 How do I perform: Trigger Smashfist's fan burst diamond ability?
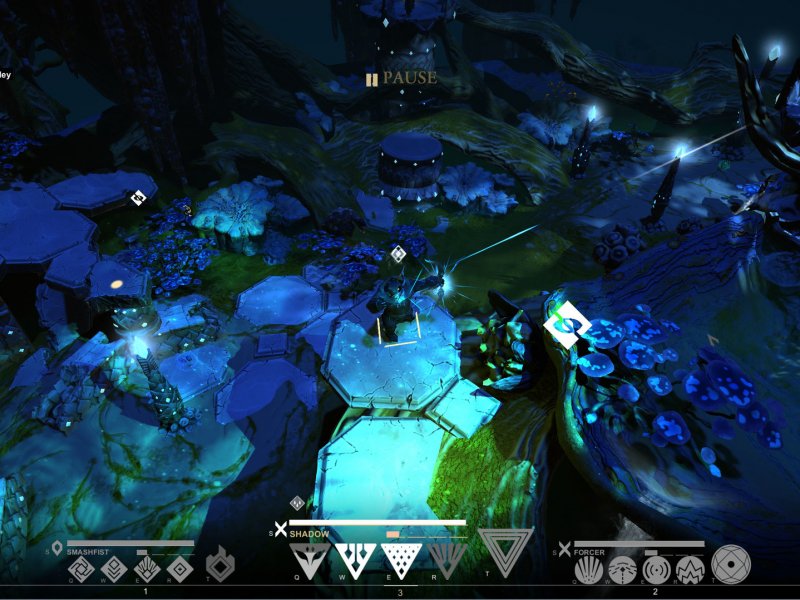[146, 570]
